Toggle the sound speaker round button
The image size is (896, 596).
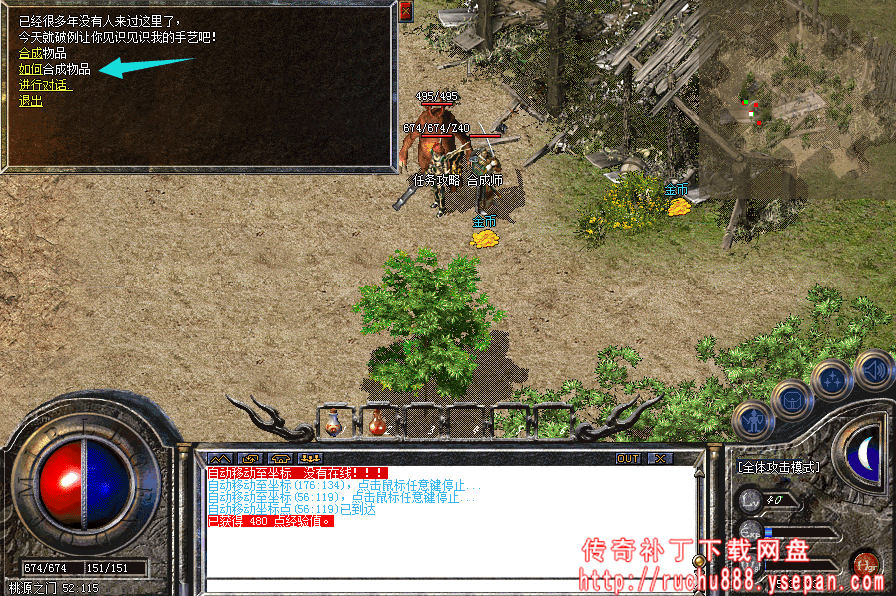click(x=873, y=370)
